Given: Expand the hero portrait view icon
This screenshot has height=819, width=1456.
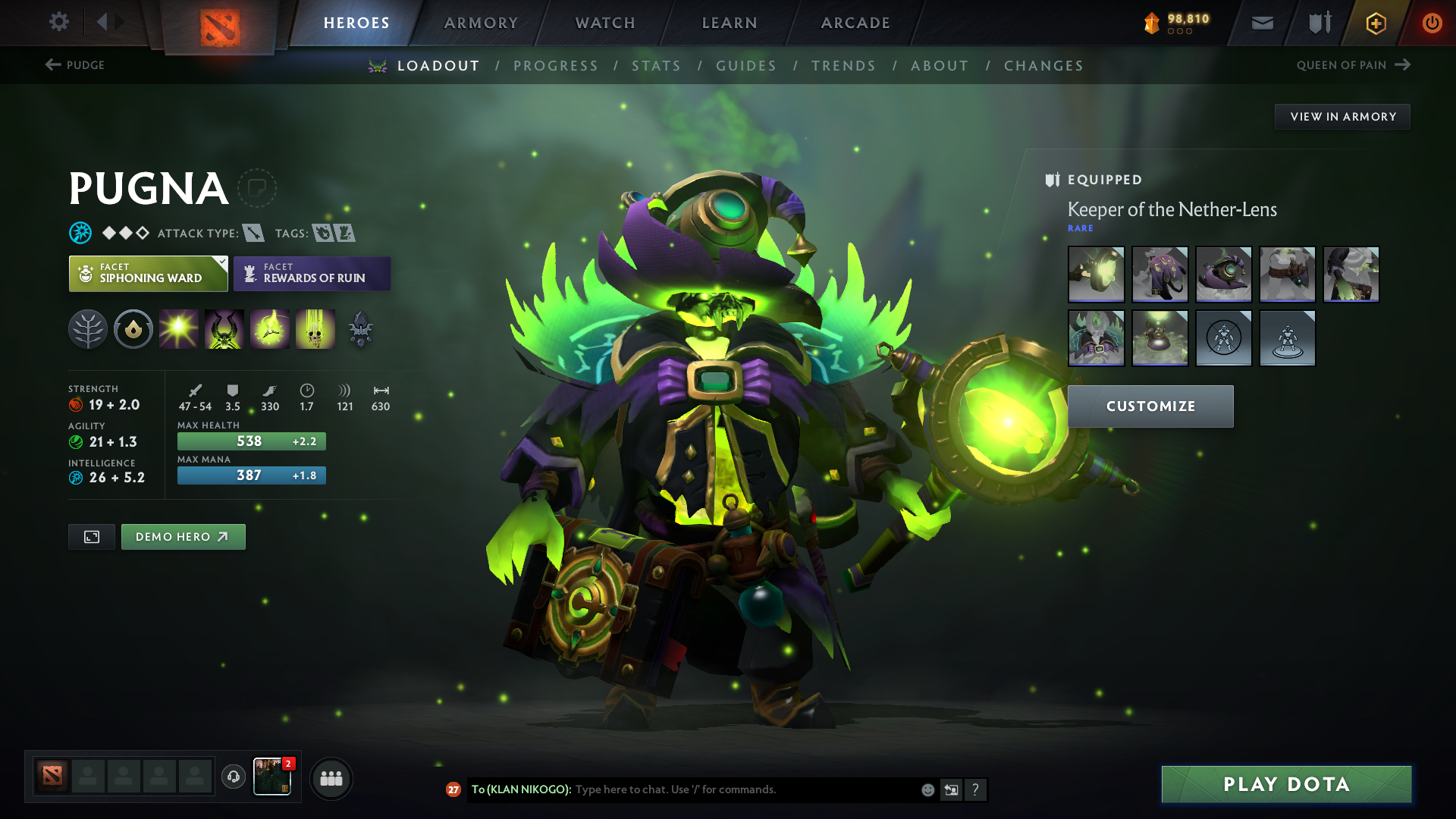Looking at the screenshot, I should 91,536.
